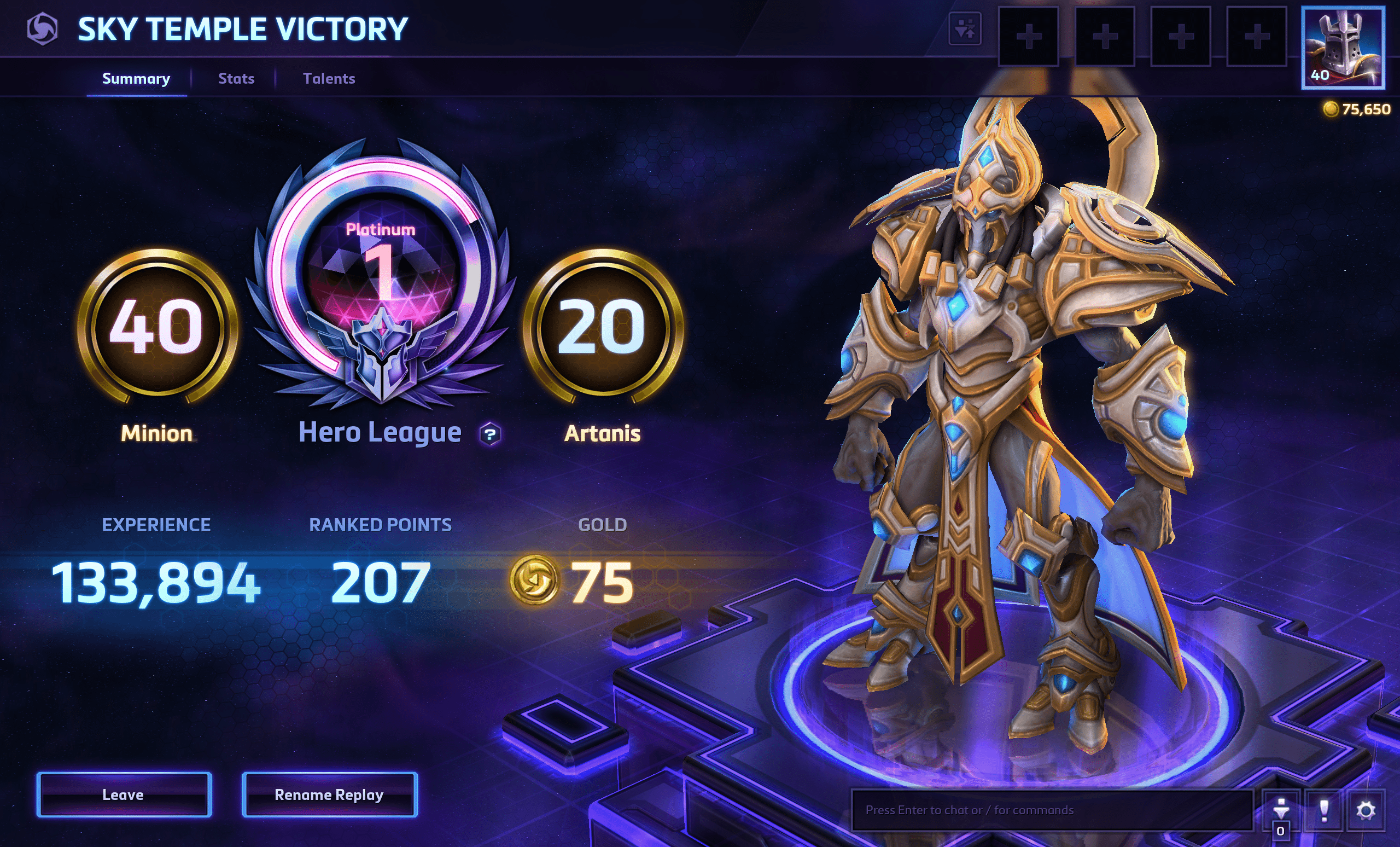Image resolution: width=1400 pixels, height=847 pixels.
Task: Open Hero League help question mark
Action: pos(490,435)
